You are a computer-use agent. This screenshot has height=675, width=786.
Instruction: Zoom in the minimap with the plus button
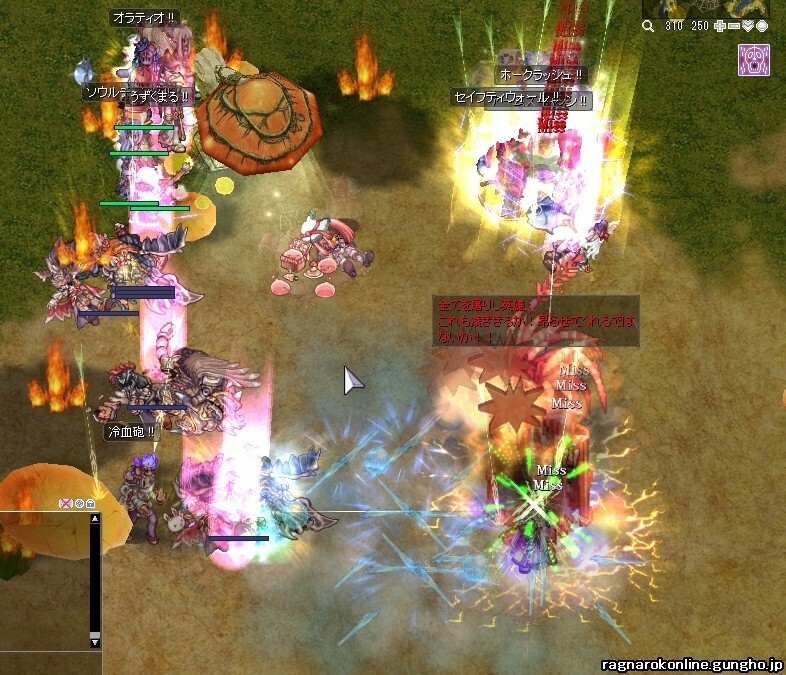pyautogui.click(x=722, y=26)
